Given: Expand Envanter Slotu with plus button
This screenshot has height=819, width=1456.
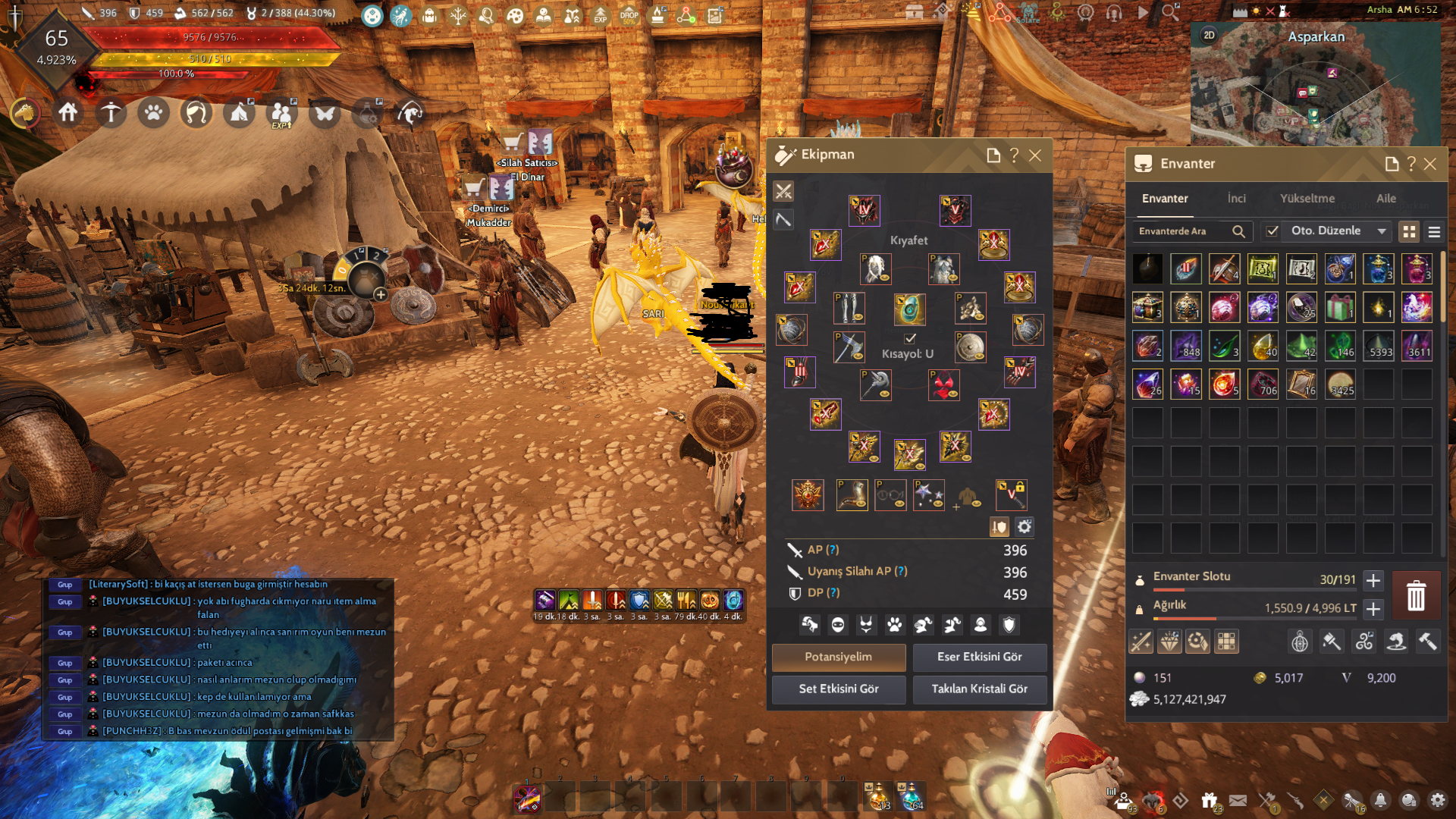Looking at the screenshot, I should pyautogui.click(x=1373, y=581).
